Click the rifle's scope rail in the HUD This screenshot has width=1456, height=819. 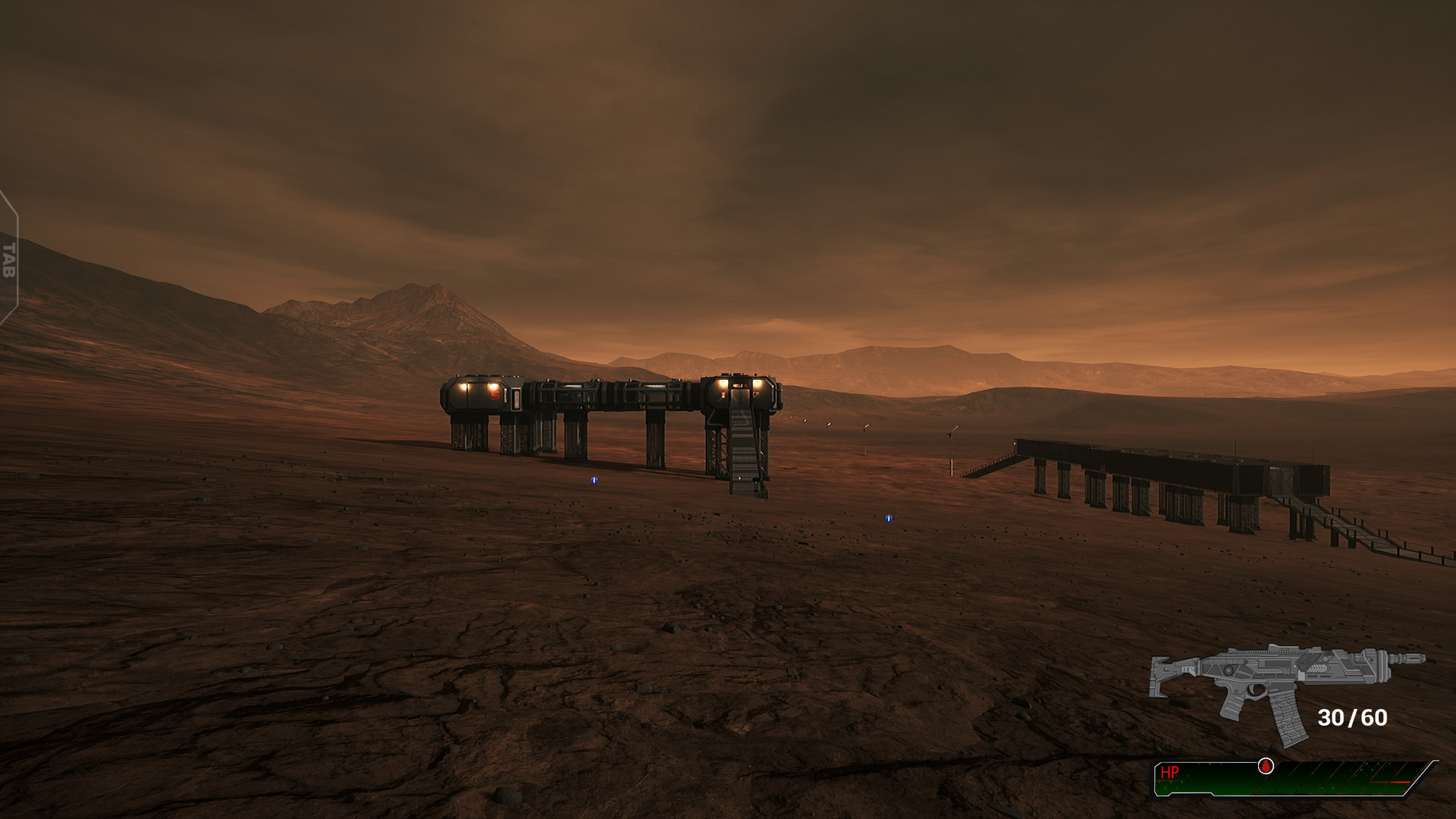tap(1270, 651)
